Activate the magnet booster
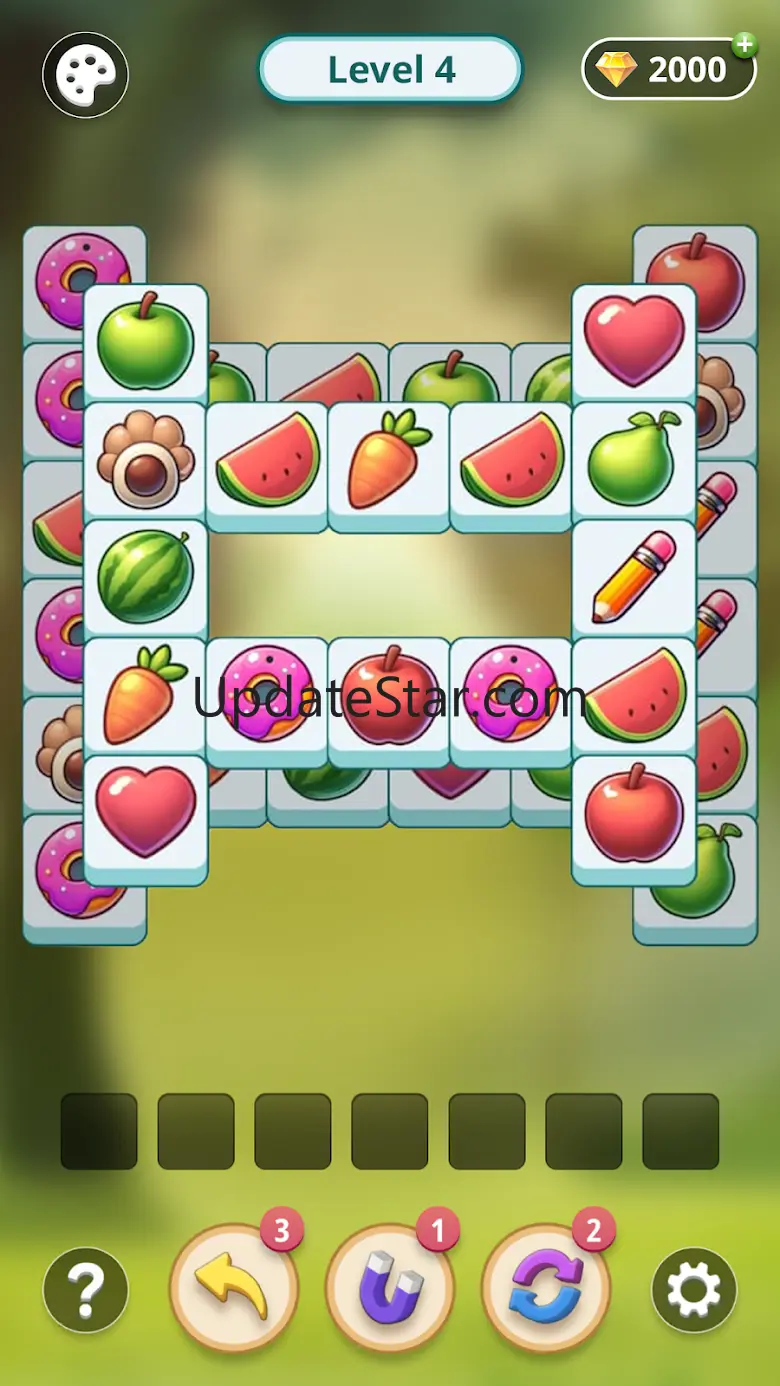 coord(390,1288)
